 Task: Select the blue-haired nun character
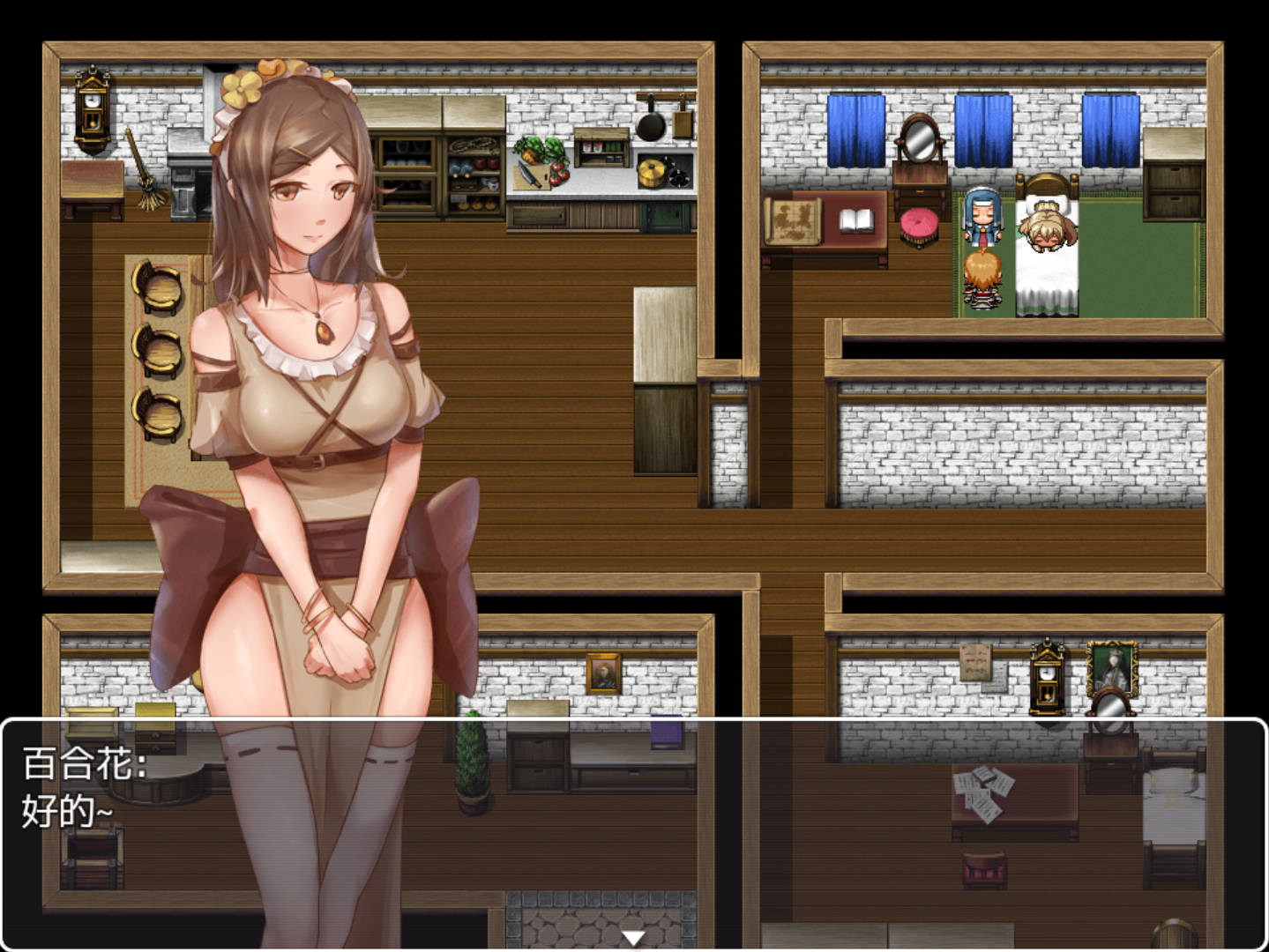pyautogui.click(x=982, y=219)
